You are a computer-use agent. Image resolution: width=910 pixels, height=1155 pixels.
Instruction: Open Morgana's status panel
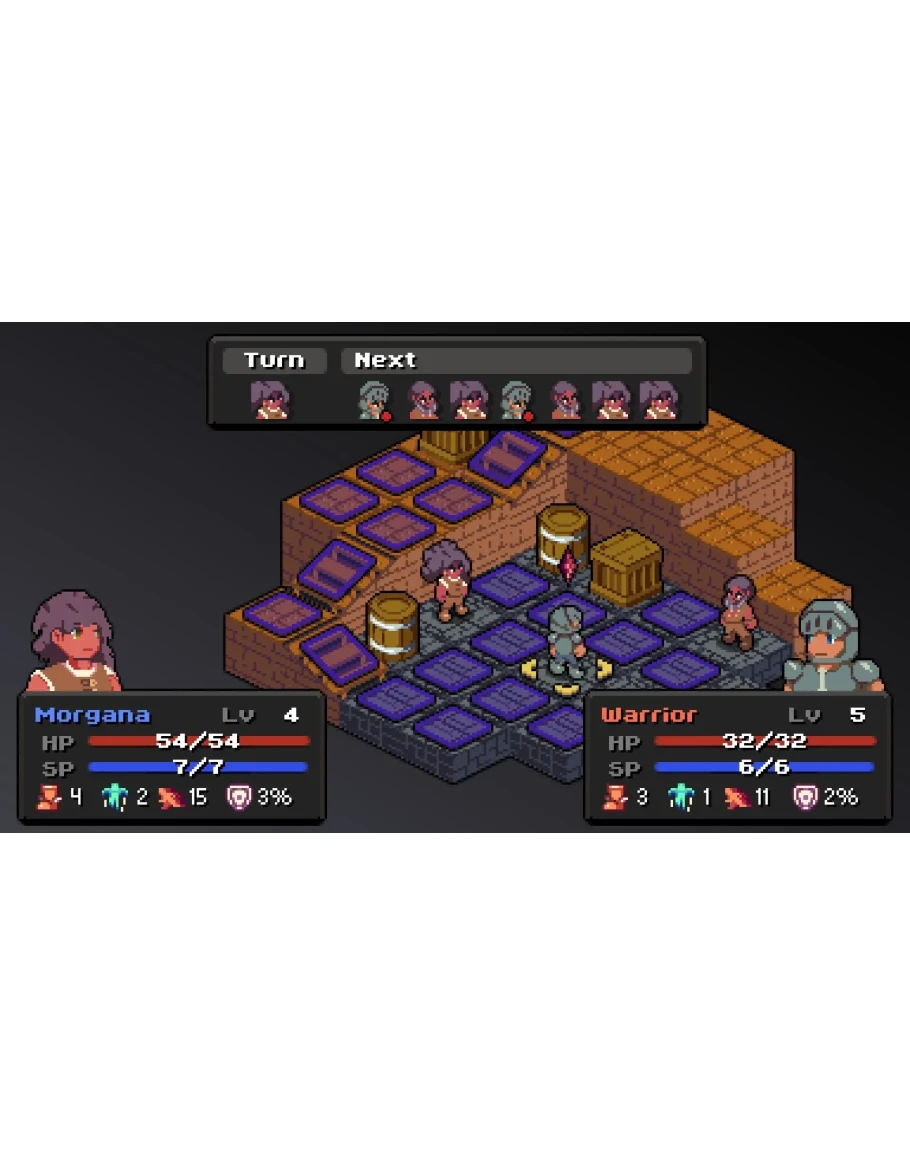tap(172, 758)
